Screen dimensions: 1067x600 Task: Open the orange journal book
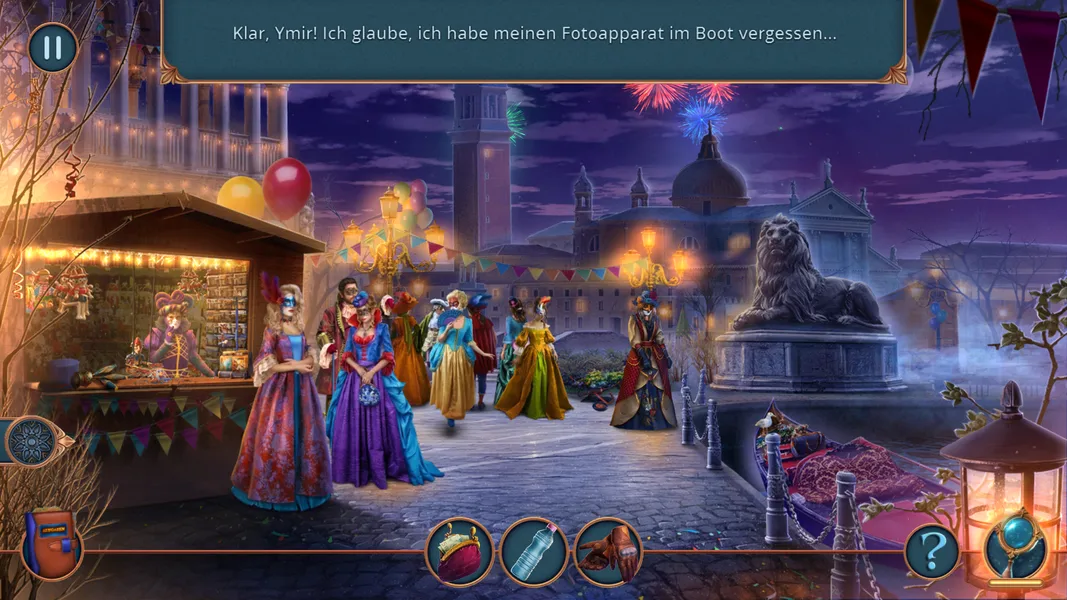51,545
